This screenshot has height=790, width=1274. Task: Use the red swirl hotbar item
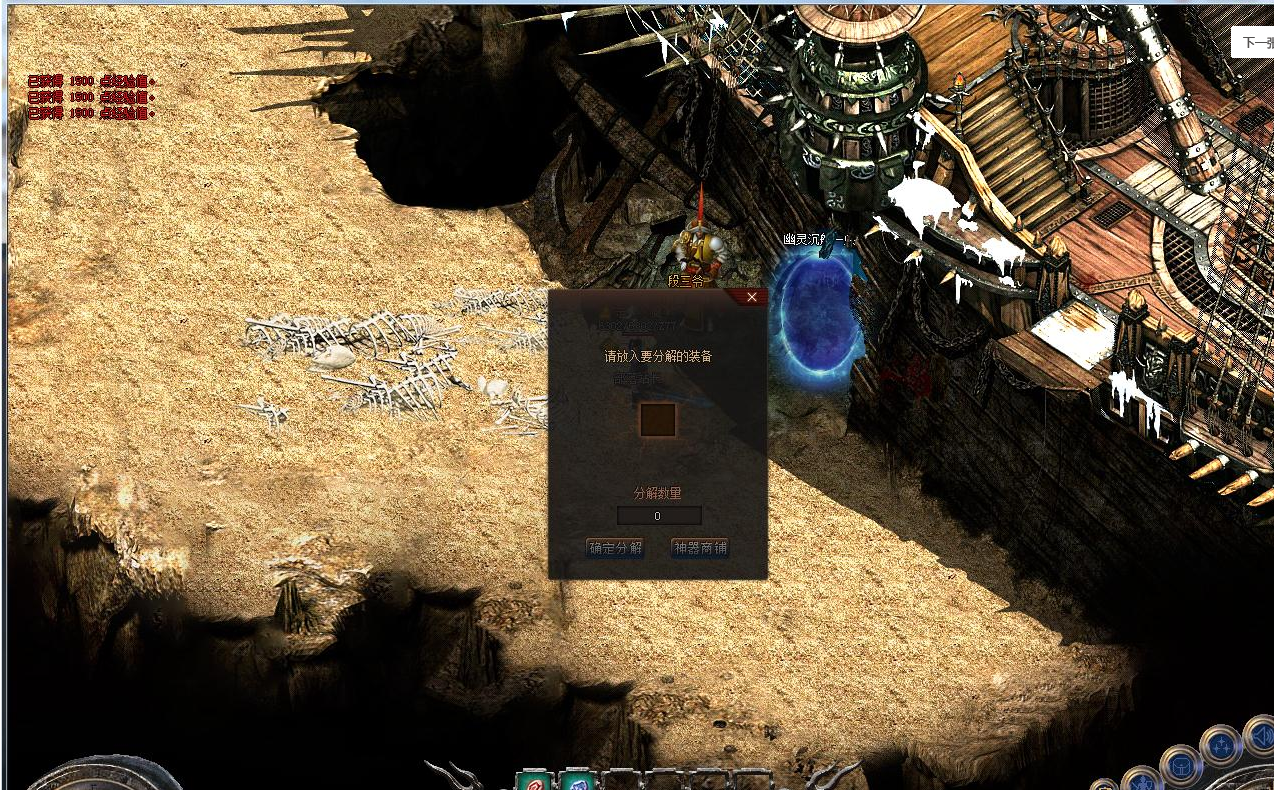tap(533, 780)
